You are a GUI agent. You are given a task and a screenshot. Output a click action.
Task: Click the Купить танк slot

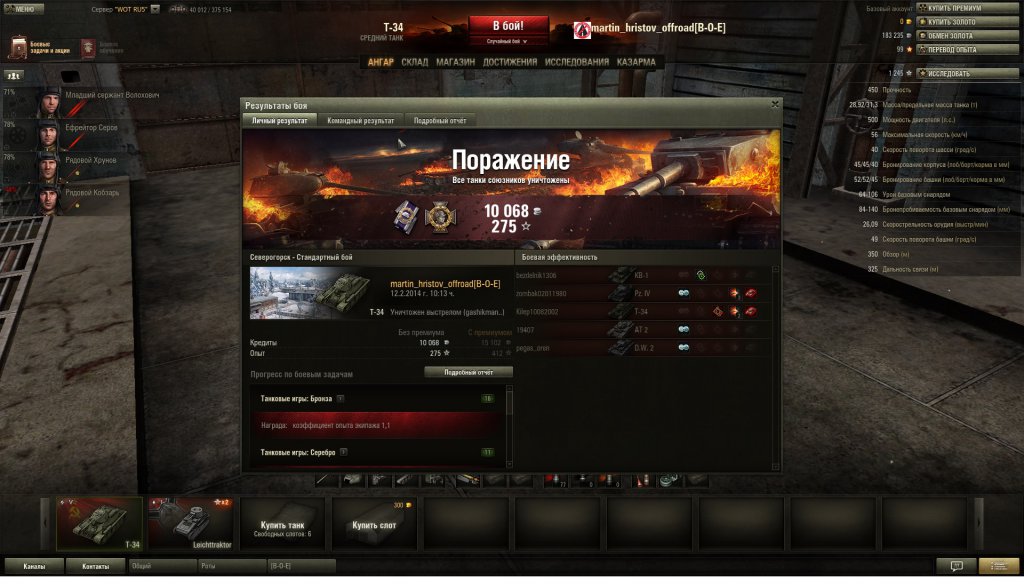tap(282, 524)
